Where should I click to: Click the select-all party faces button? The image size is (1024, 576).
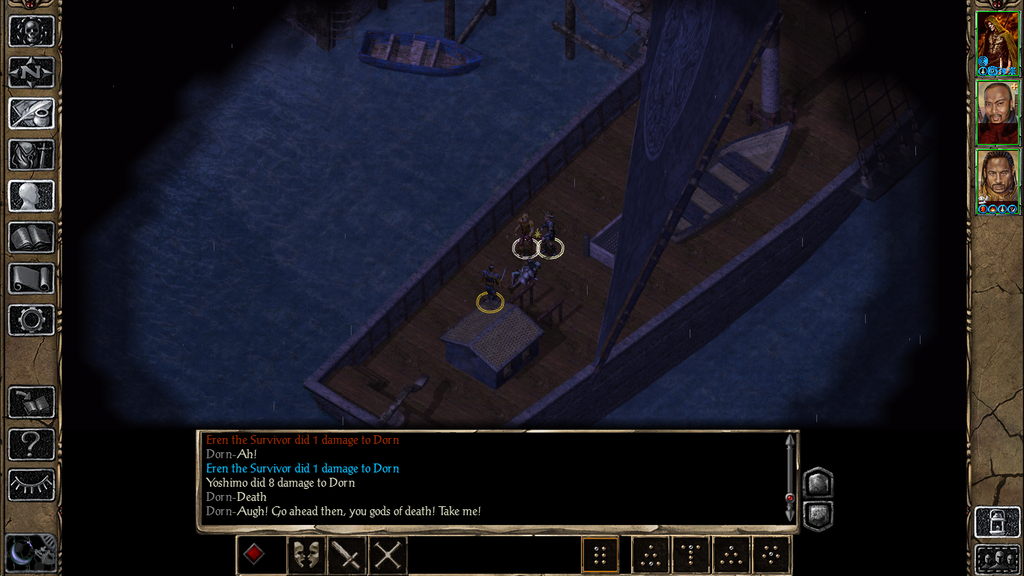coord(997,558)
